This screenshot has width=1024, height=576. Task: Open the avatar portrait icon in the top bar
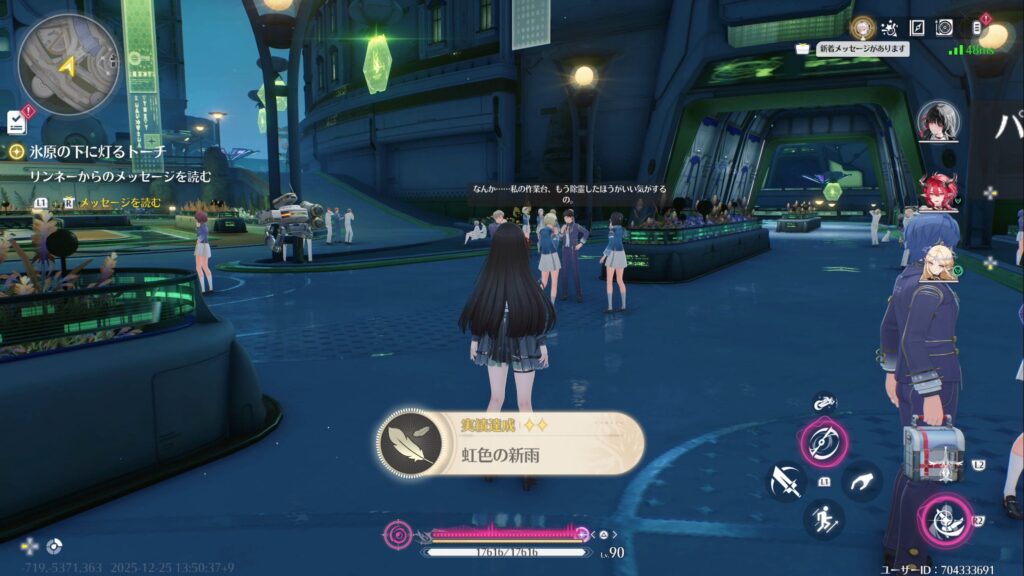[x=862, y=27]
